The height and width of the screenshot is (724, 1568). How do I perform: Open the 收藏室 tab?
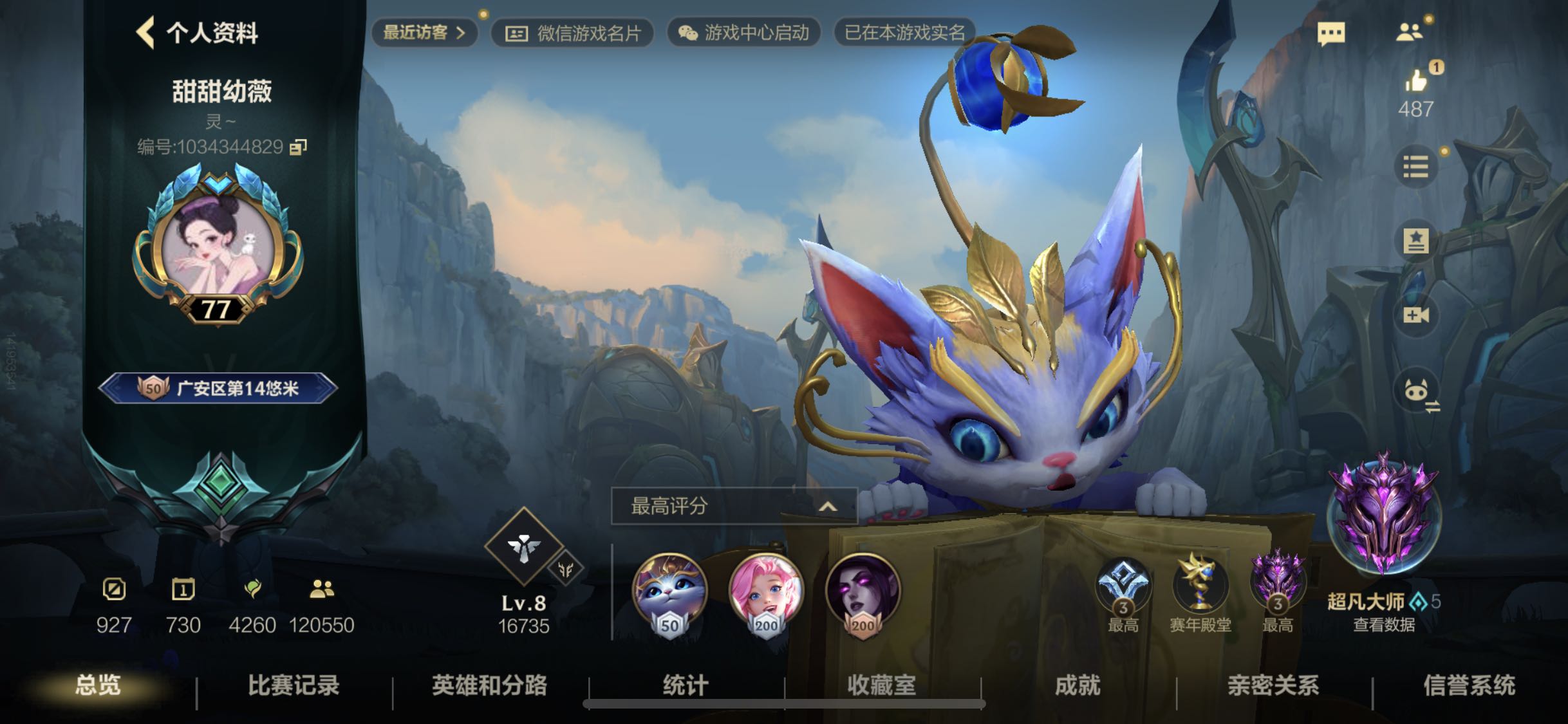(x=881, y=685)
